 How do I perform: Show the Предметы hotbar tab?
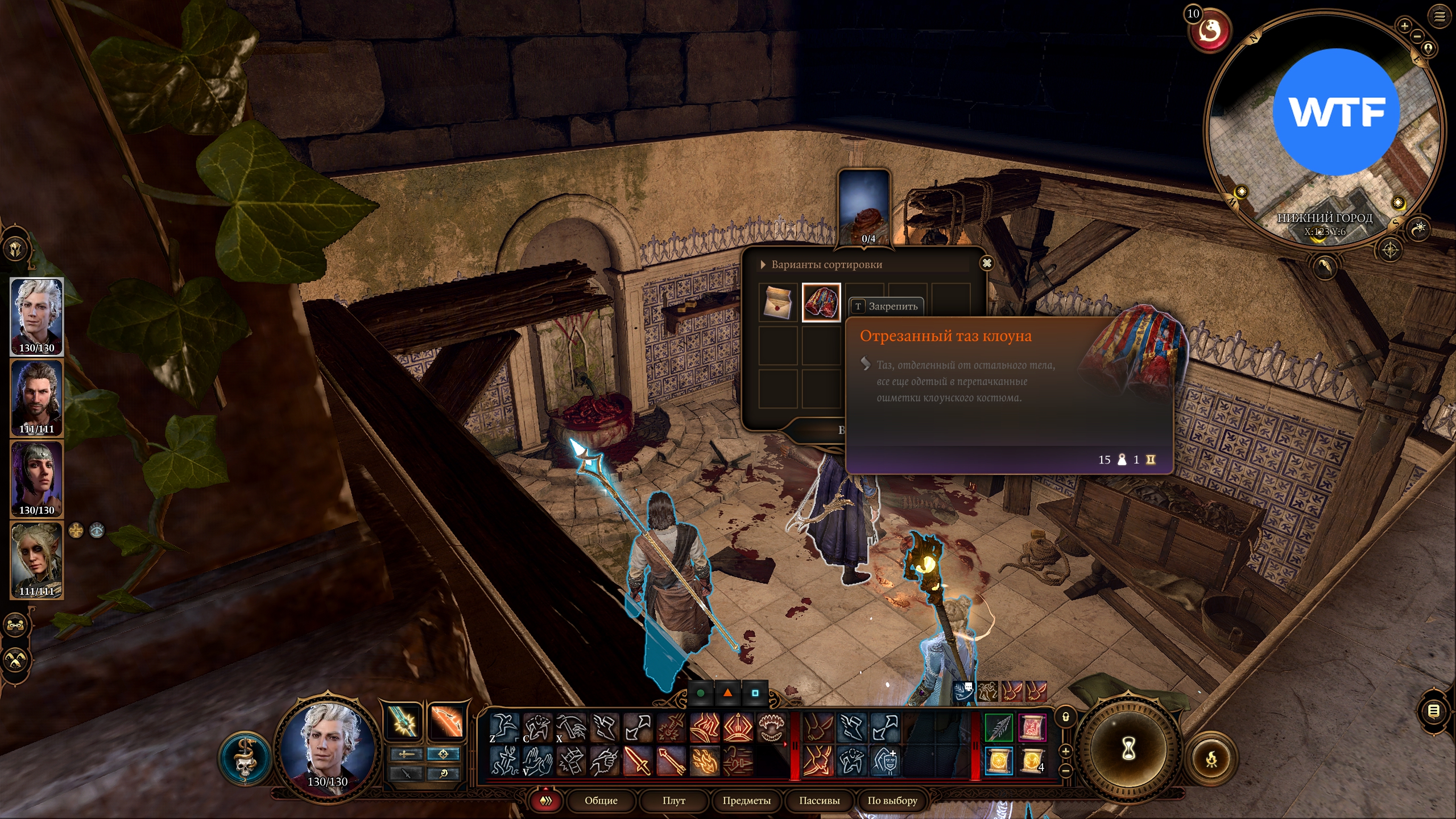coord(746,800)
